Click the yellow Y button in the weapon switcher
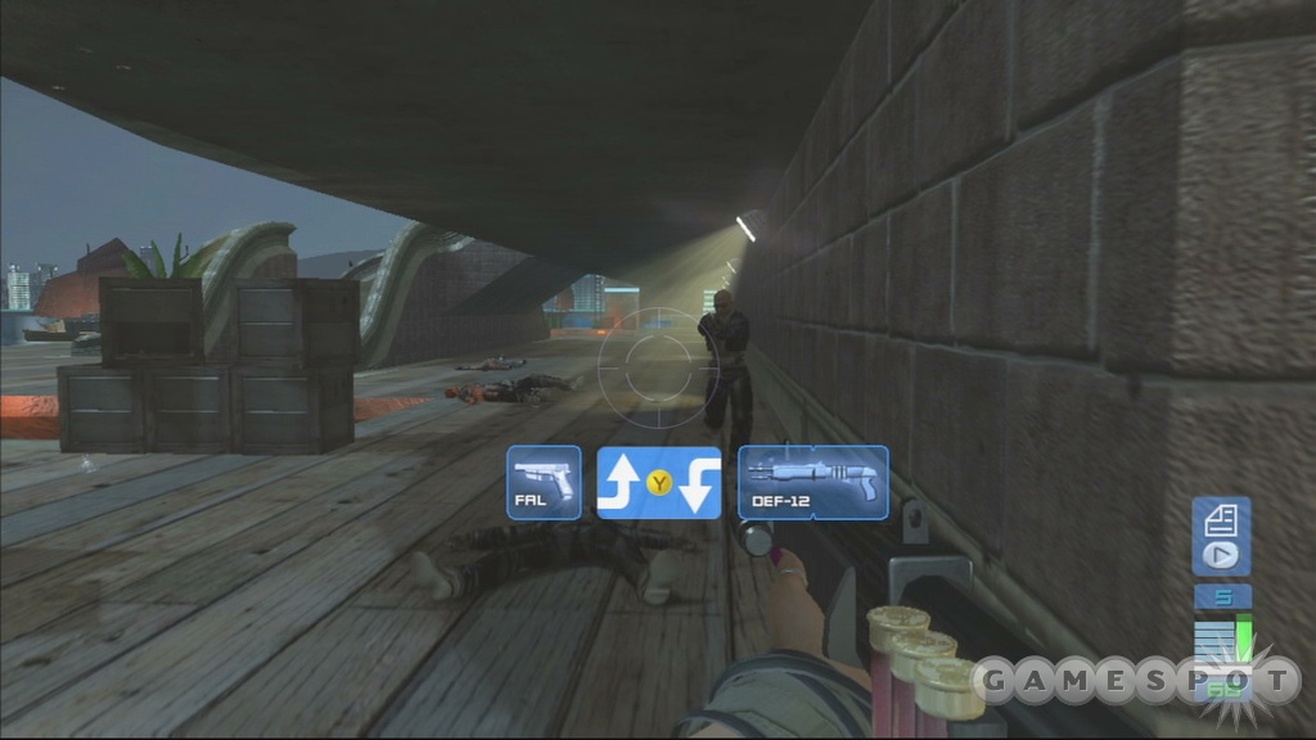1316x740 pixels. [x=660, y=483]
